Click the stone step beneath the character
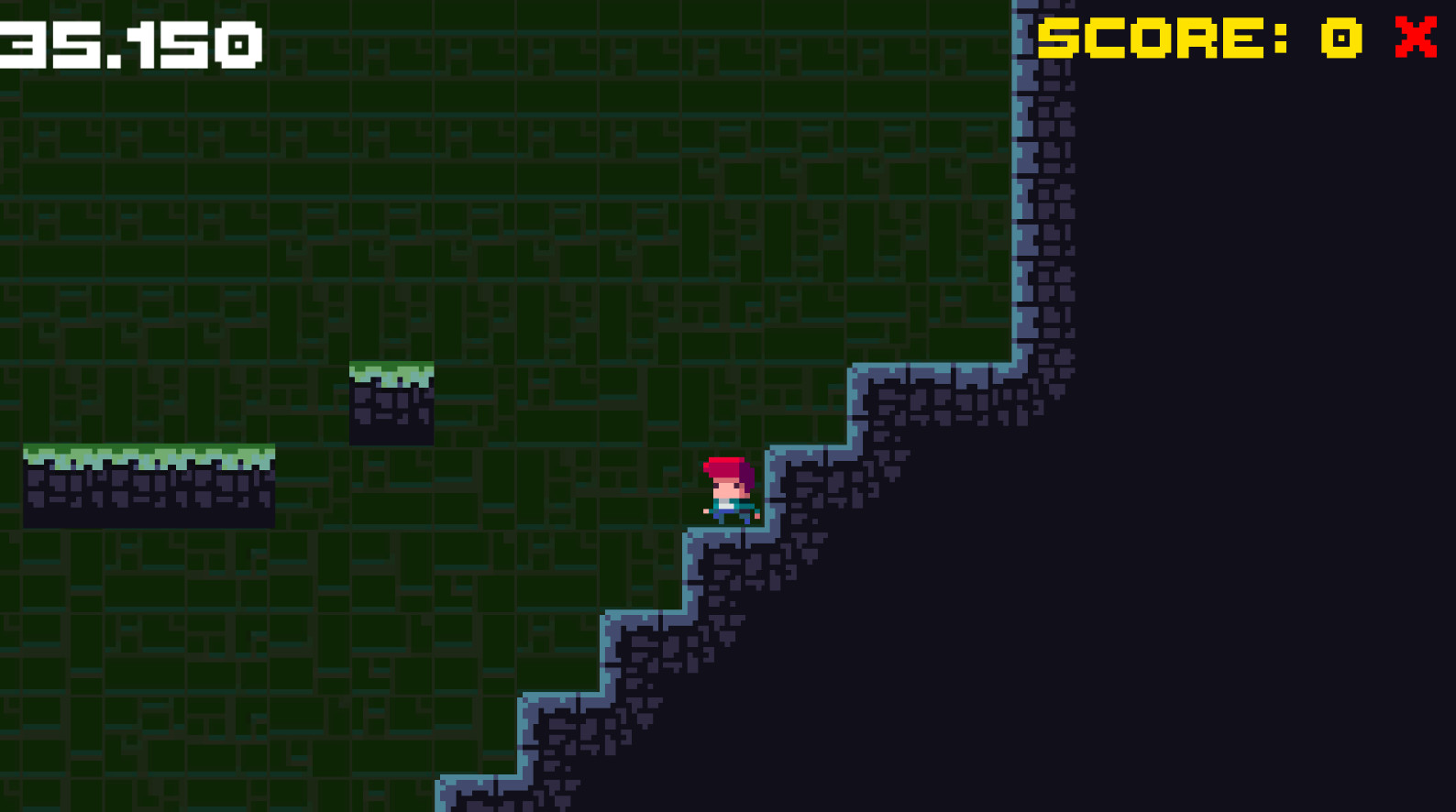The image size is (1456, 812). tap(729, 550)
